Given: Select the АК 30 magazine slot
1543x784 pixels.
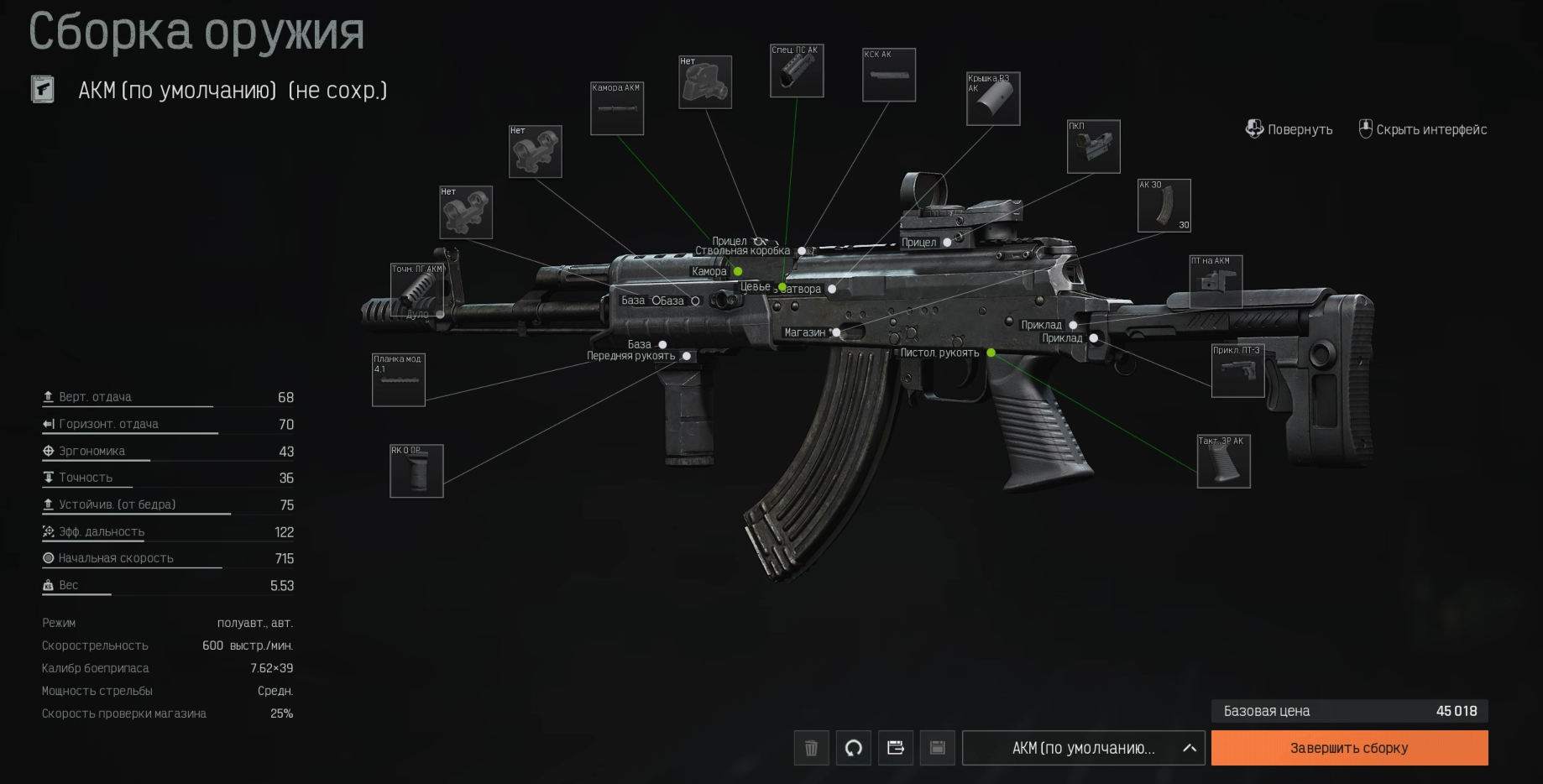Looking at the screenshot, I should (x=1164, y=206).
